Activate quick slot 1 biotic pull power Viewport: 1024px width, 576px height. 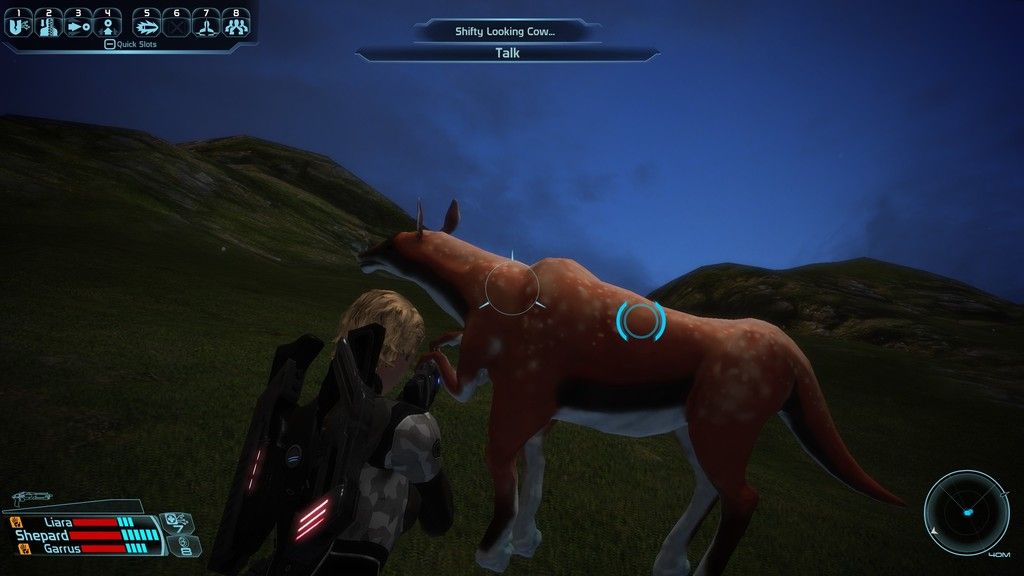pyautogui.click(x=17, y=23)
